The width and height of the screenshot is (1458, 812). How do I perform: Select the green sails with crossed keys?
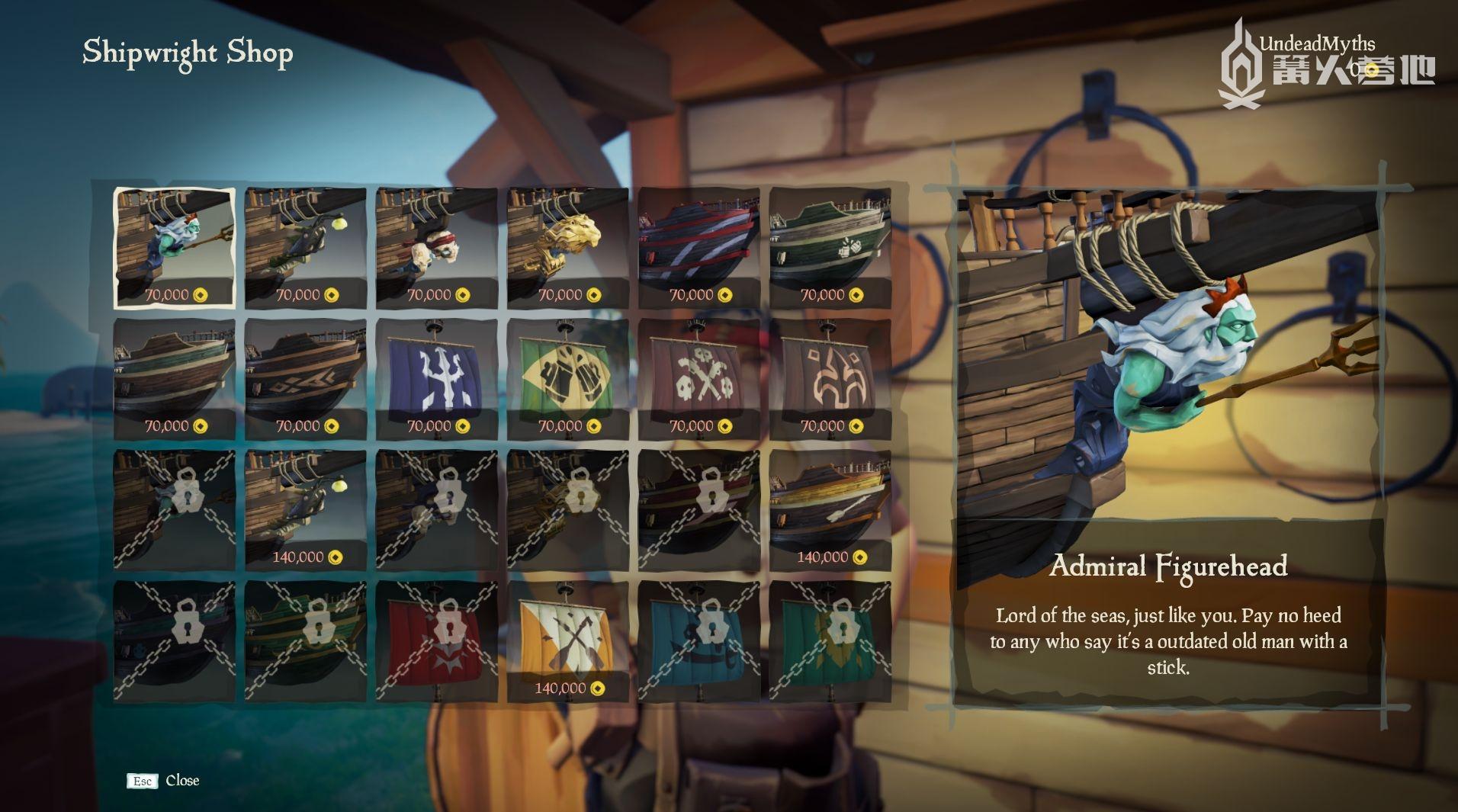(x=567, y=374)
